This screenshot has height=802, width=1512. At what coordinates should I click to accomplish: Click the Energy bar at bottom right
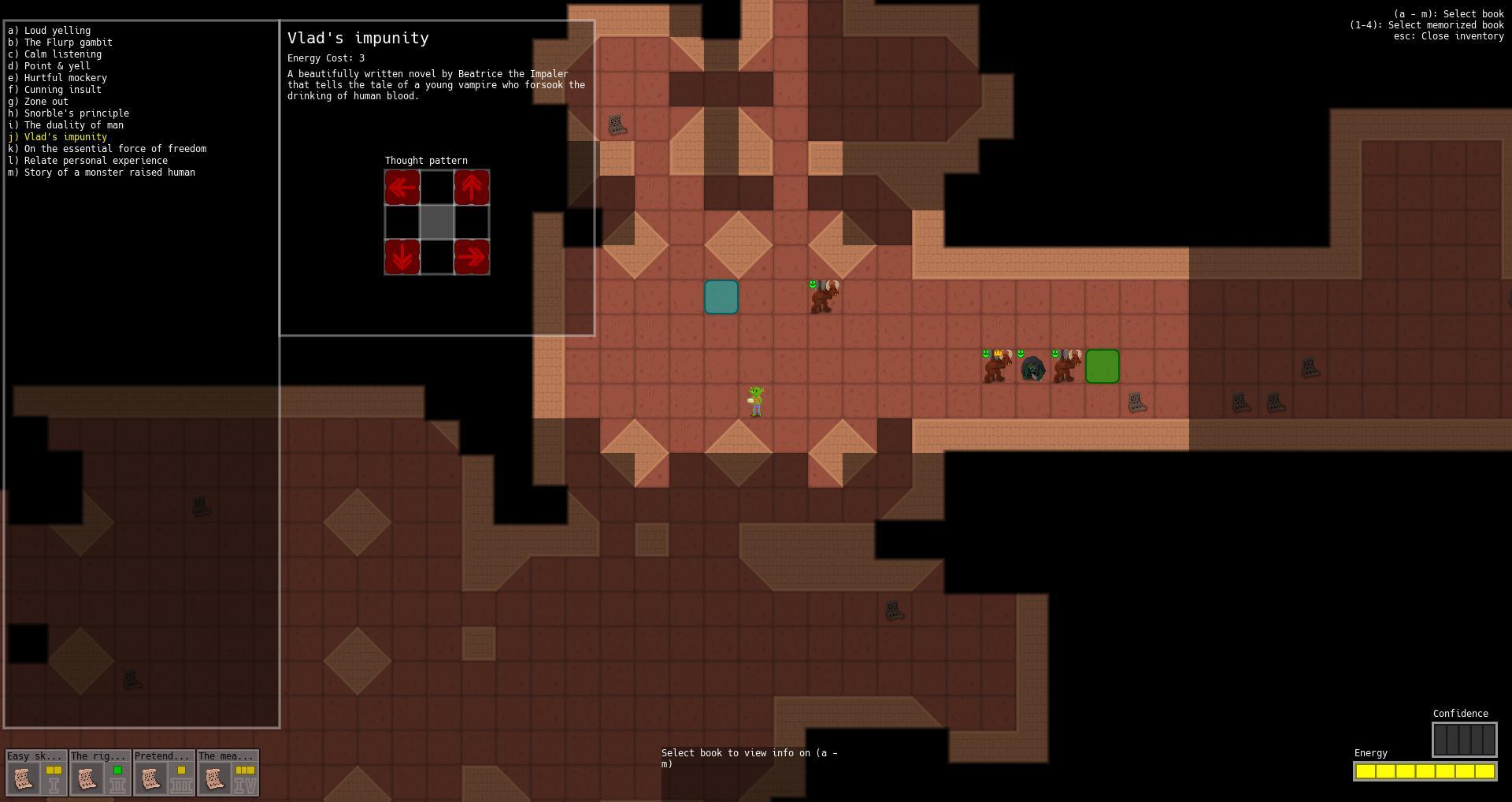(1425, 772)
